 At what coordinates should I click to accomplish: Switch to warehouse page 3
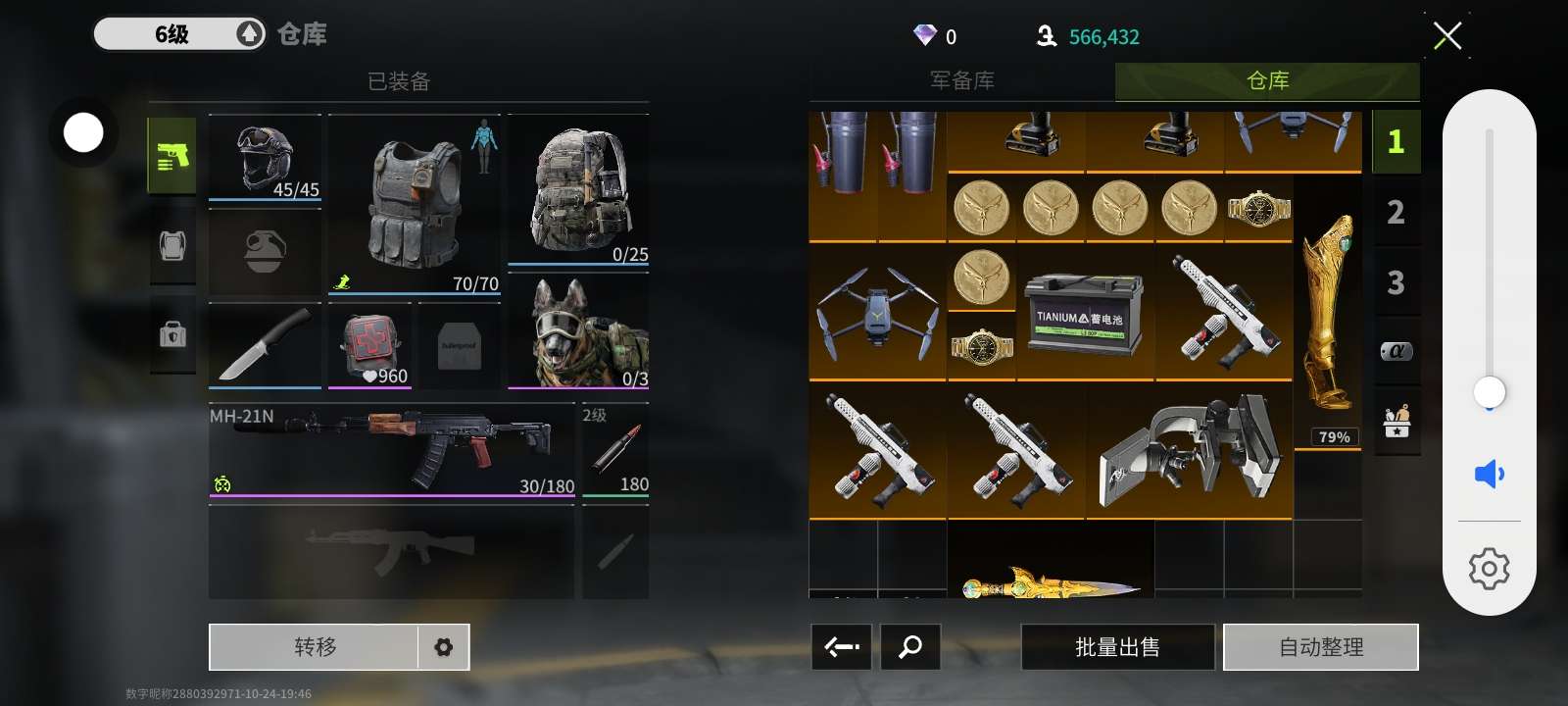(1396, 283)
